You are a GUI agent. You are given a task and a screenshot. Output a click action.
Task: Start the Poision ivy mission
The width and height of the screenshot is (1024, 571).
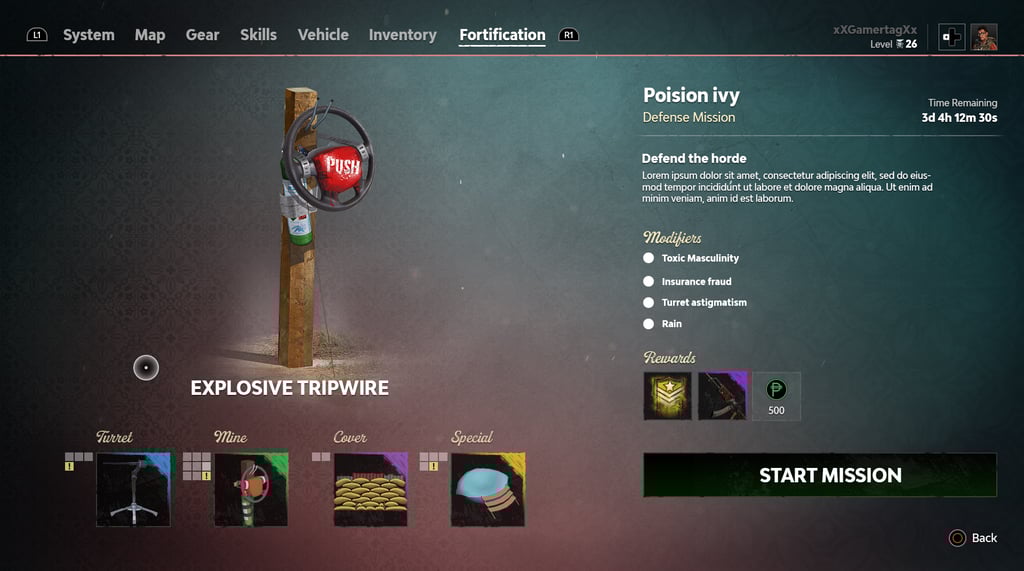coord(819,475)
